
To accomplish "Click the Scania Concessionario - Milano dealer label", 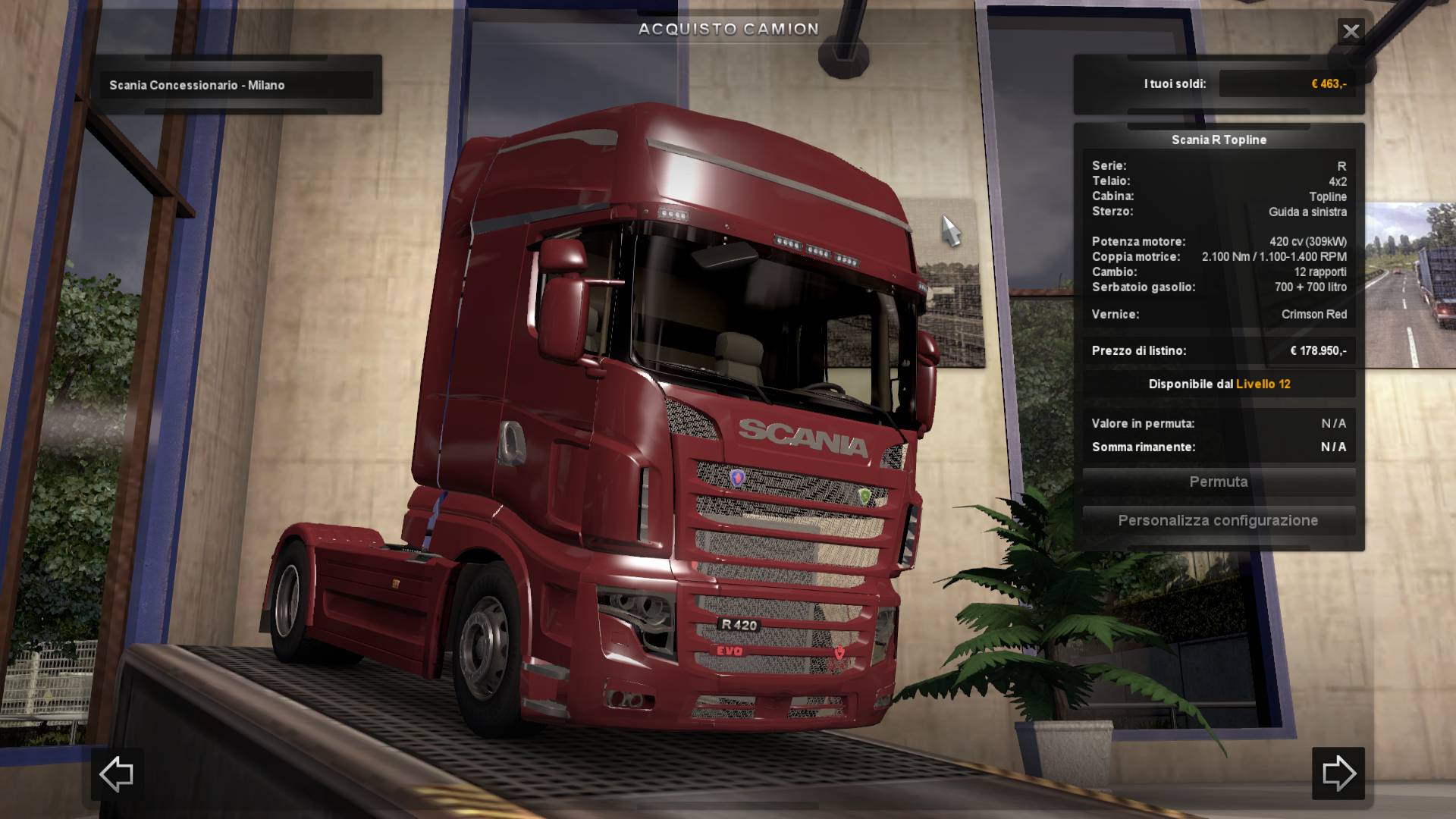I will [x=197, y=85].
